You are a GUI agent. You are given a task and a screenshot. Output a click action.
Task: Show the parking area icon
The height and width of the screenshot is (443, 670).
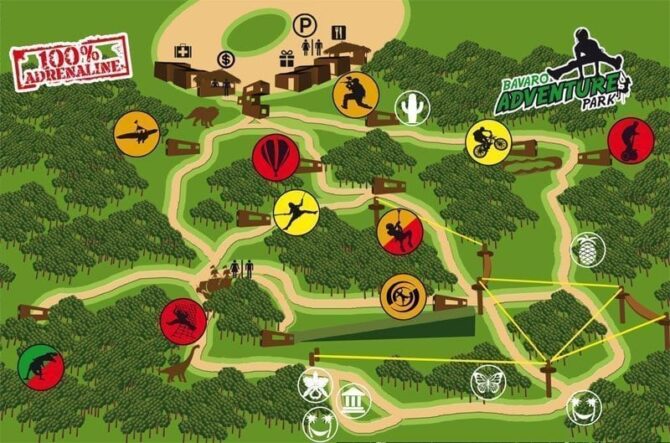coord(304,23)
